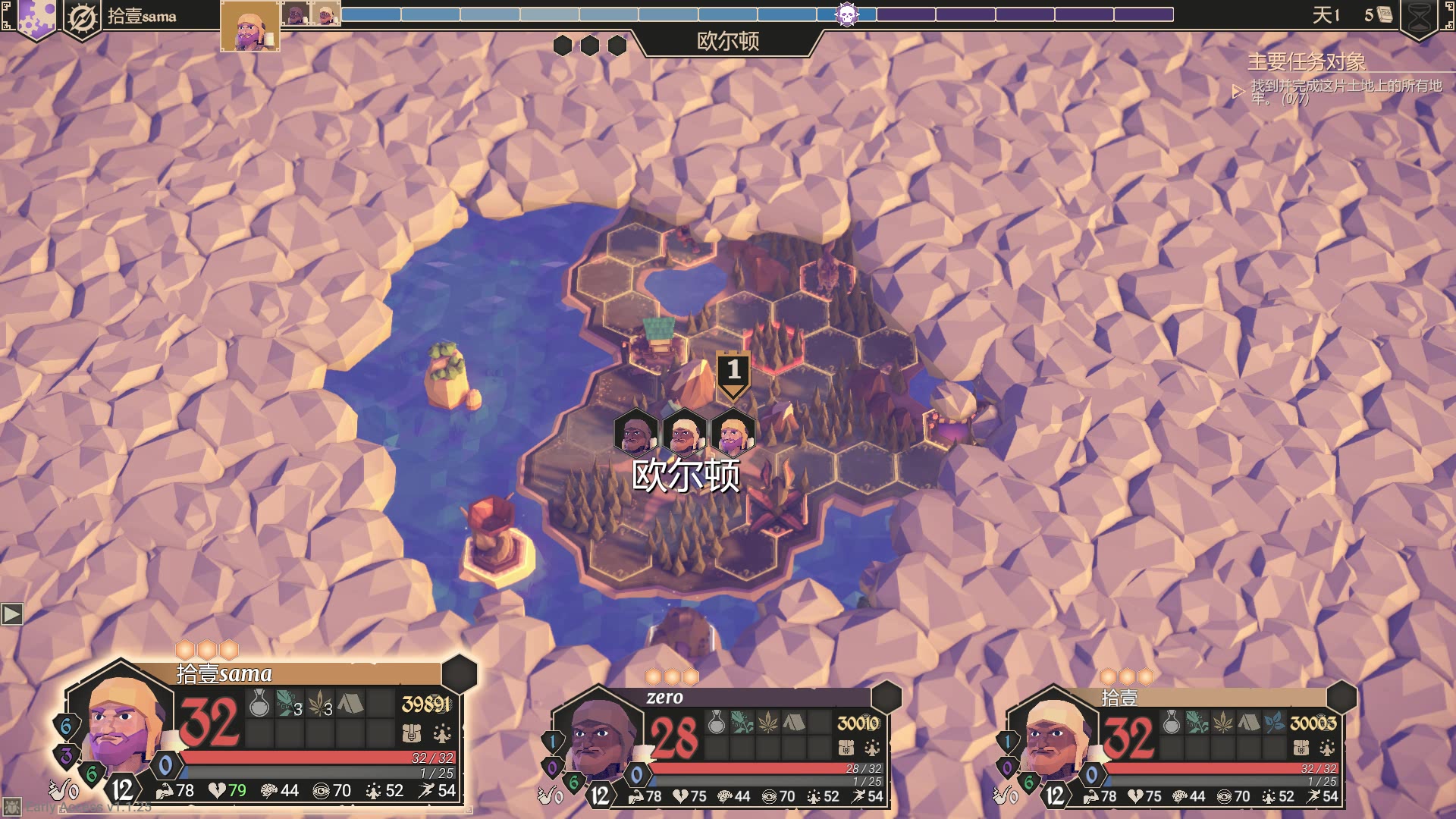End turn with the hourglass button
Image resolution: width=1456 pixels, height=819 pixels.
(x=1419, y=17)
